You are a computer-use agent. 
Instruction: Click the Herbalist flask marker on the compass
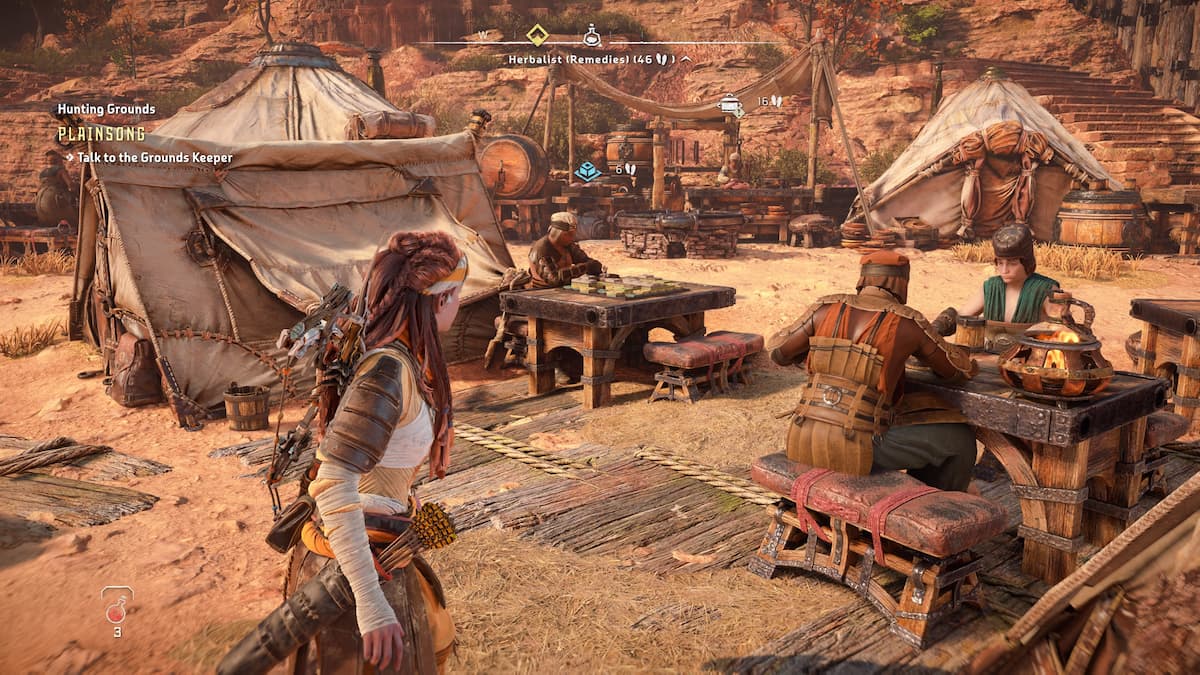[592, 36]
